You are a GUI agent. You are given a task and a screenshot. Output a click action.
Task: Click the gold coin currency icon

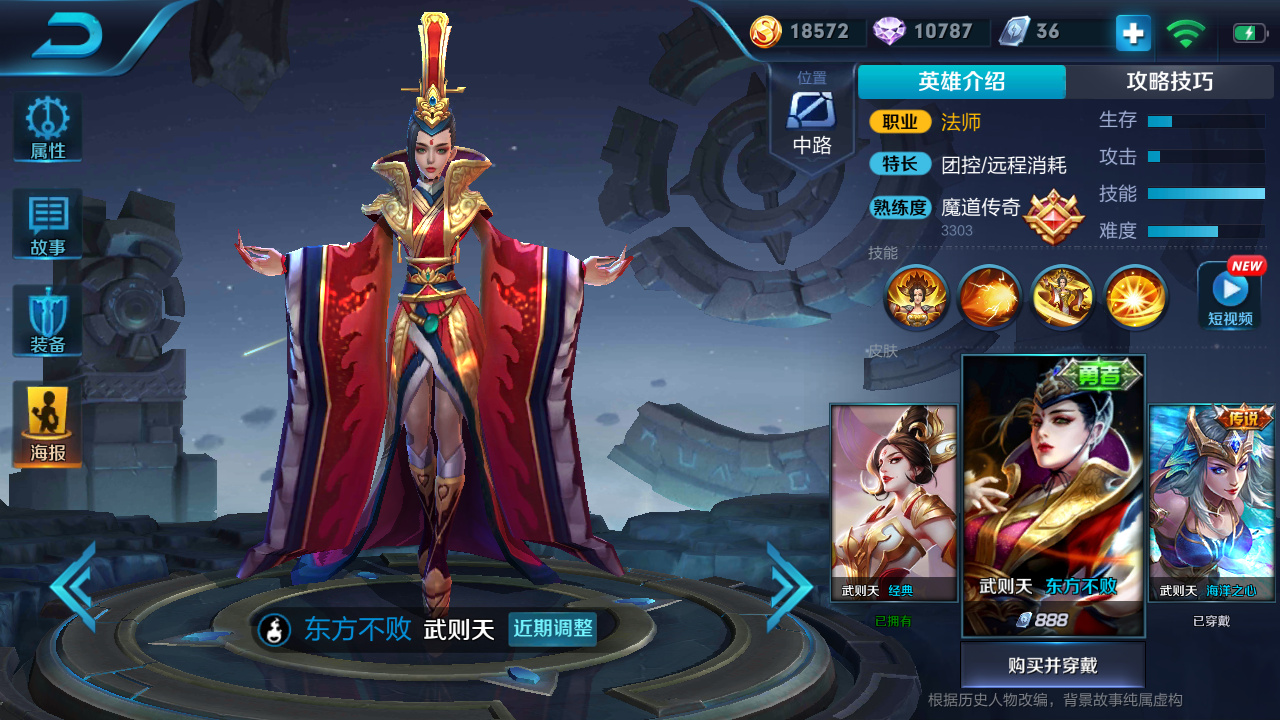tap(764, 31)
